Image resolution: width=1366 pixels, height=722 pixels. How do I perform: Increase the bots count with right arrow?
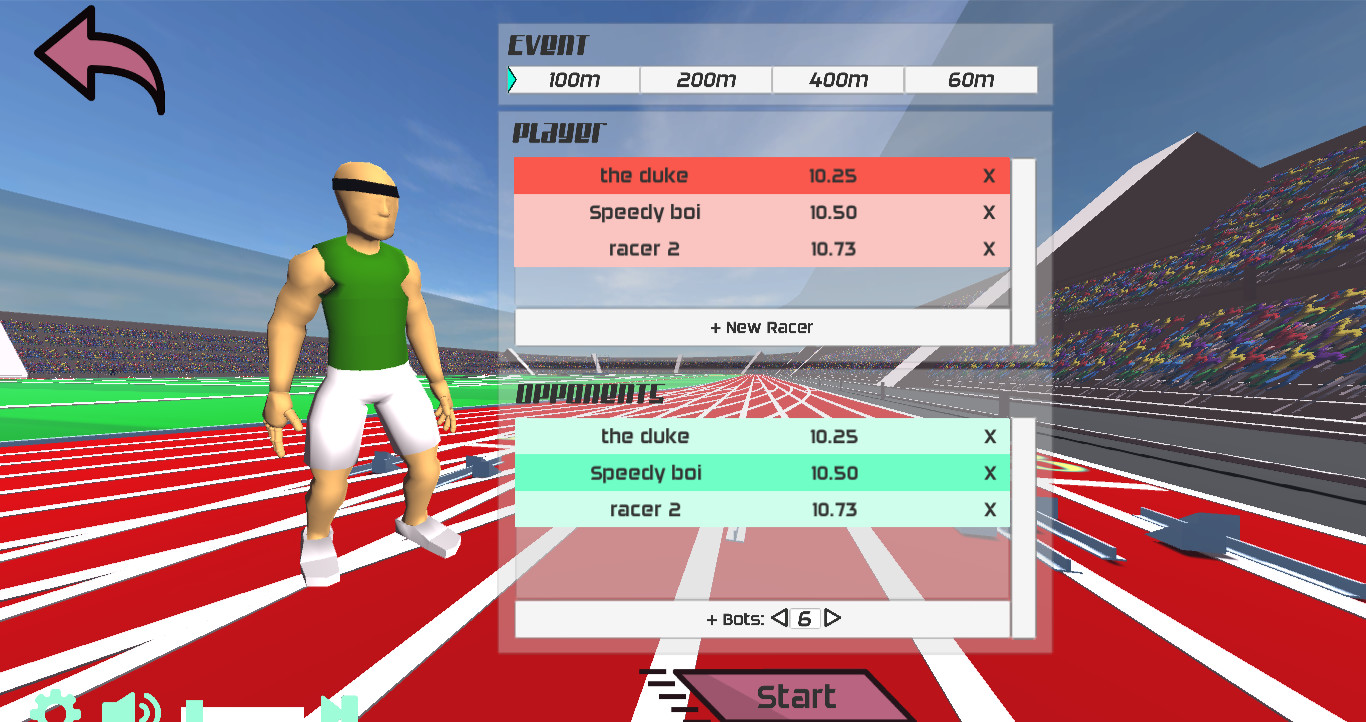coord(833,618)
